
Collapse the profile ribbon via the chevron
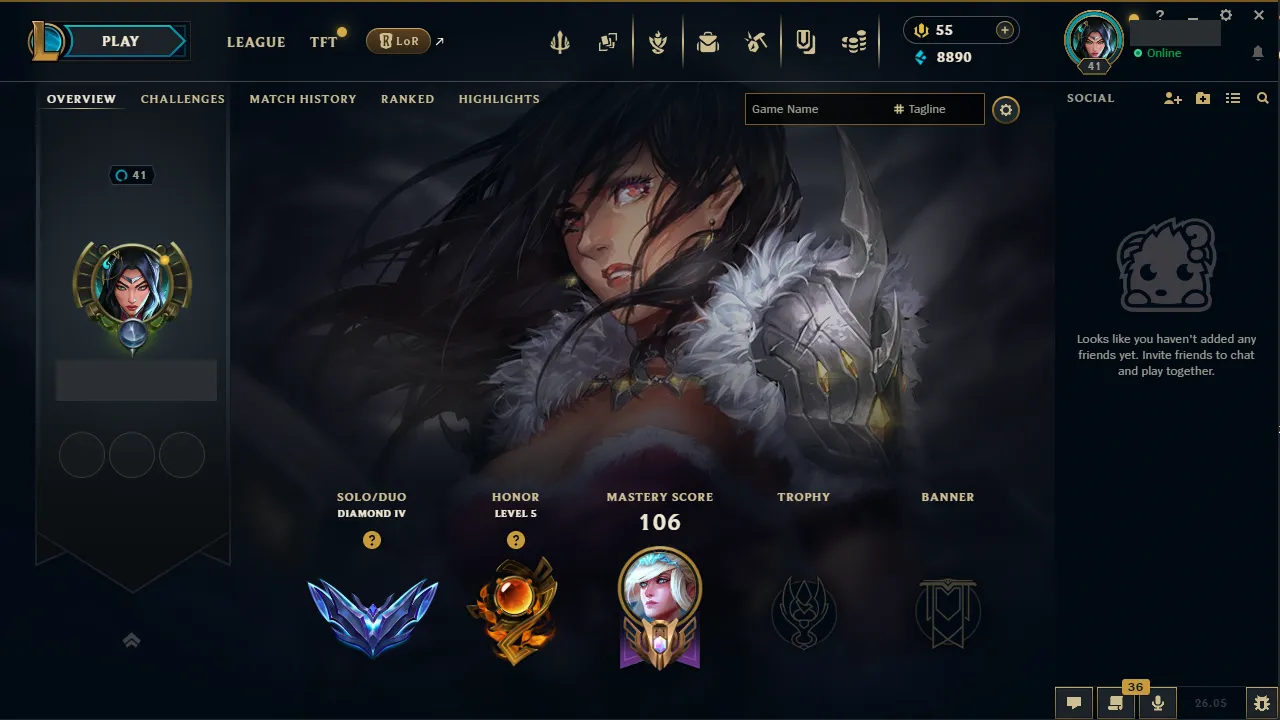point(131,640)
